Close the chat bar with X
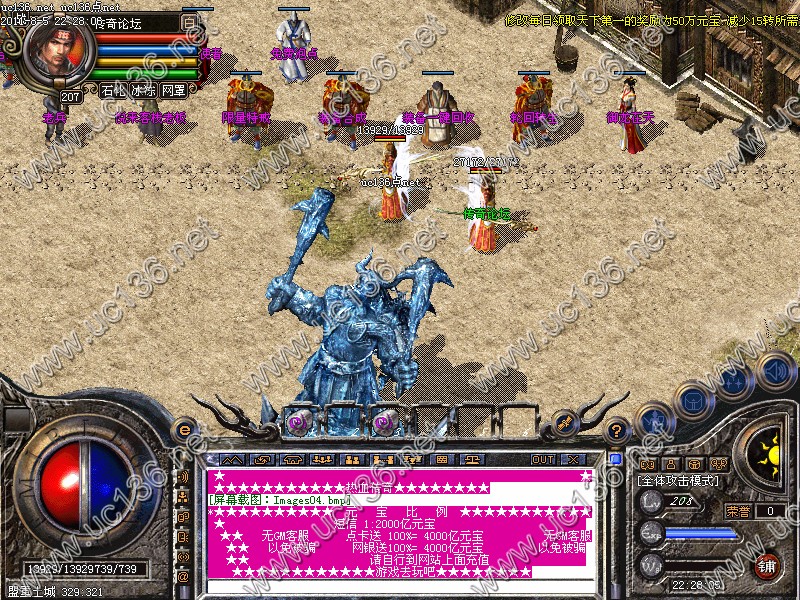Viewport: 800px width, 600px height. pos(573,459)
